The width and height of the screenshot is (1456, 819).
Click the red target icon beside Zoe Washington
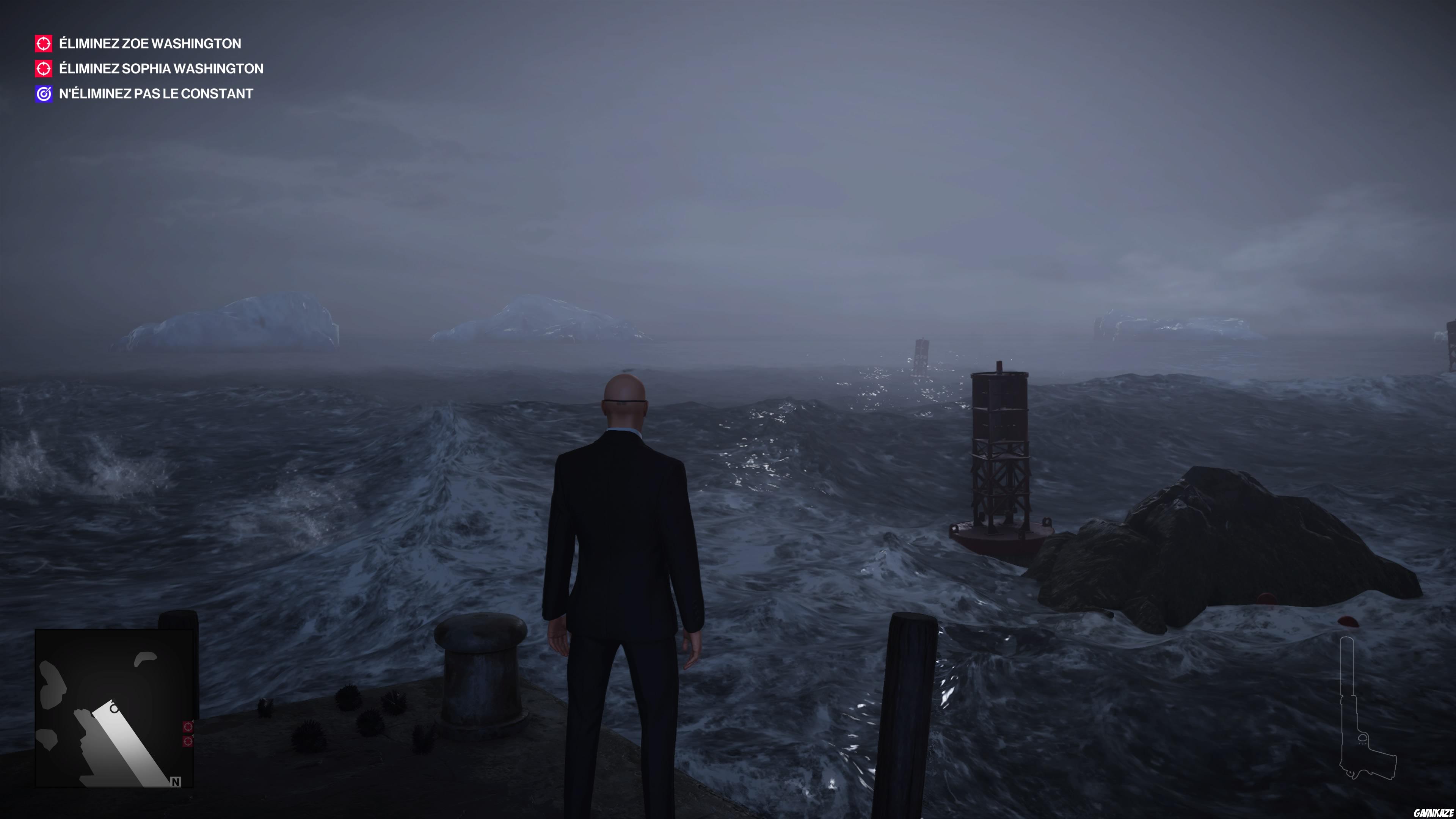coord(44,44)
